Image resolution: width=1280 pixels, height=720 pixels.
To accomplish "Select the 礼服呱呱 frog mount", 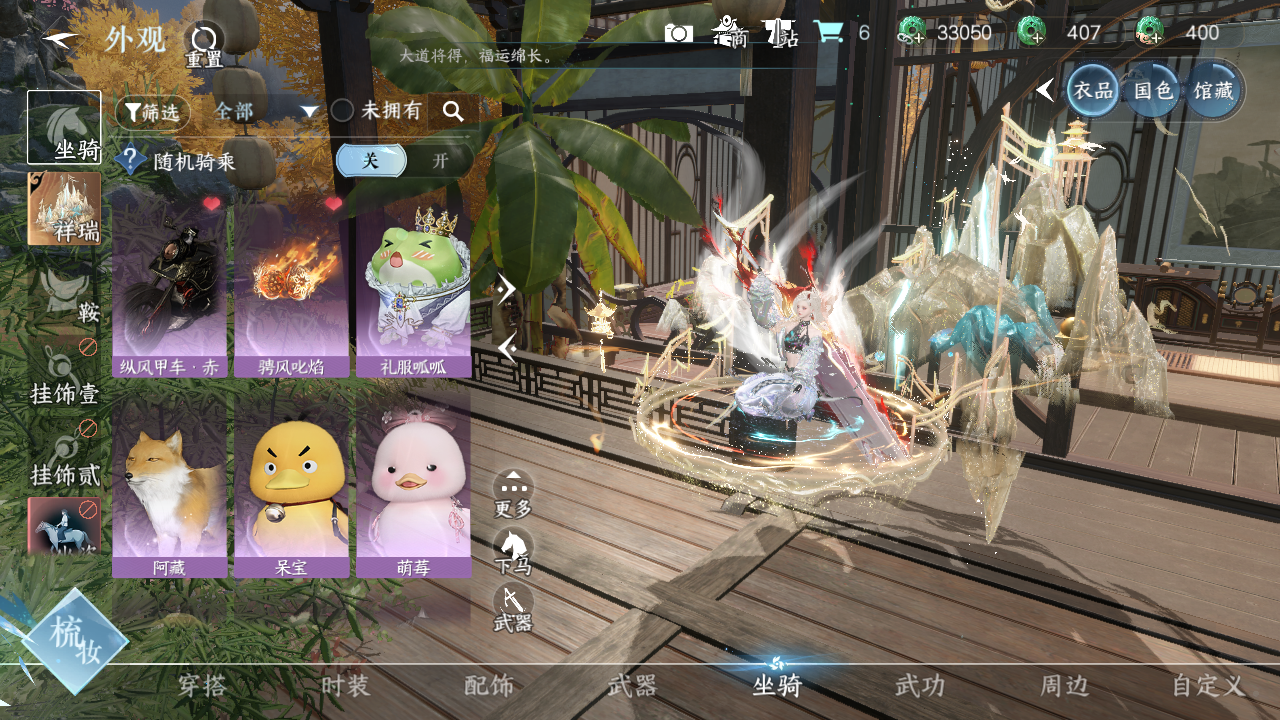I will tap(413, 285).
